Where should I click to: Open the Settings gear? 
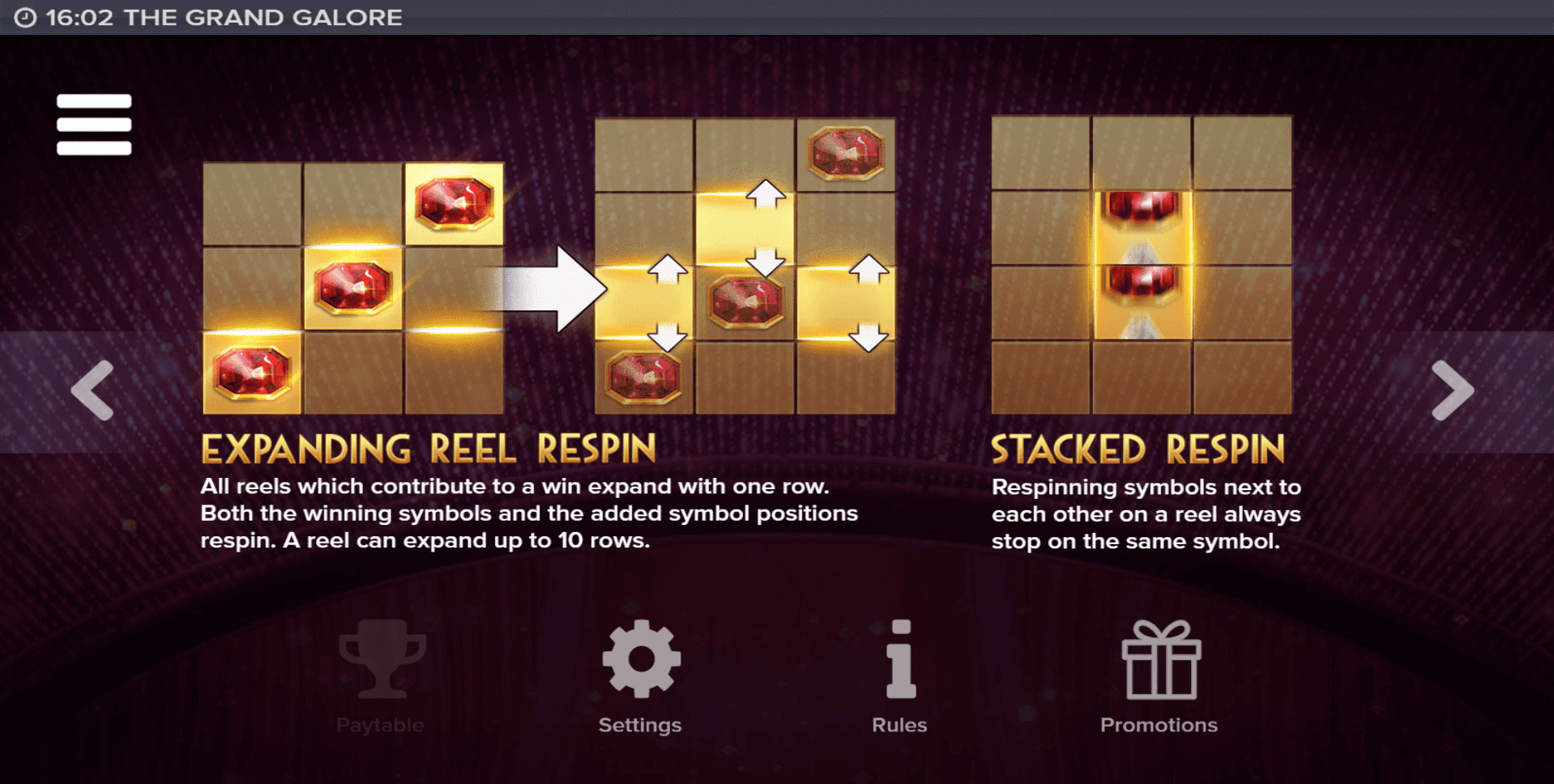[x=641, y=660]
